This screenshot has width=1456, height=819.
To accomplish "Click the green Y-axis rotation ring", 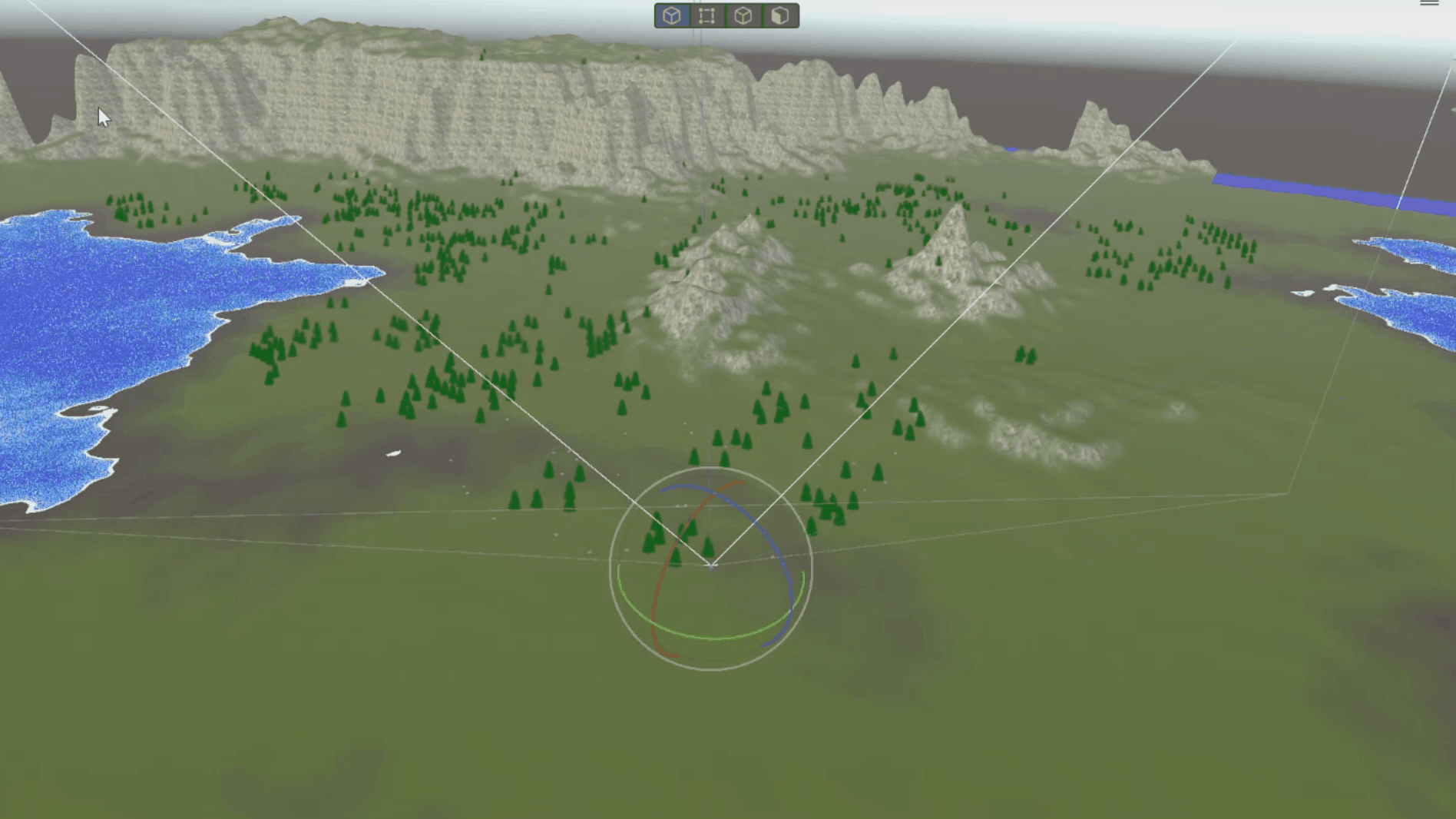I will pos(691,638).
